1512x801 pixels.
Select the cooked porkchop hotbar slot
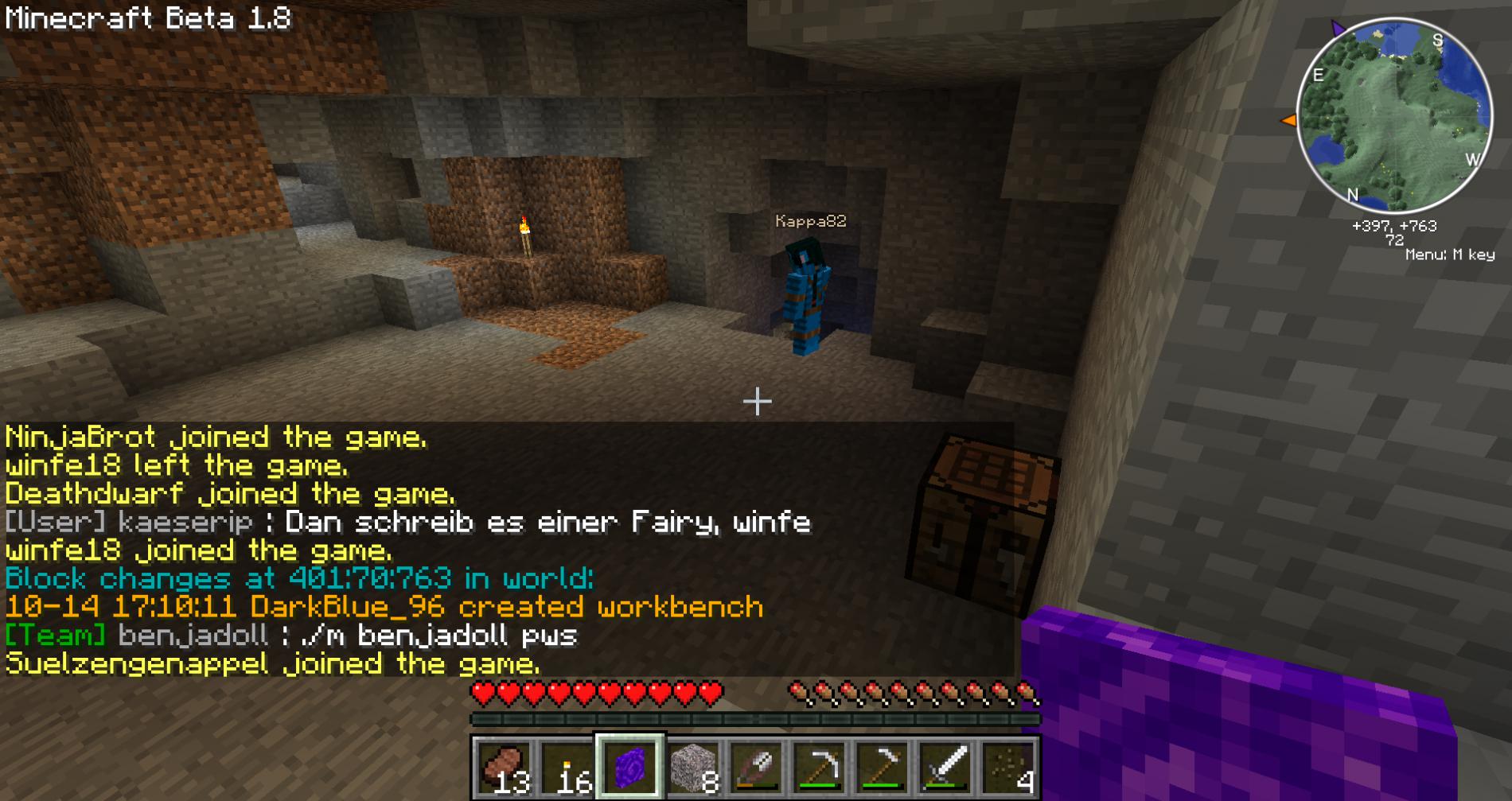[505, 768]
